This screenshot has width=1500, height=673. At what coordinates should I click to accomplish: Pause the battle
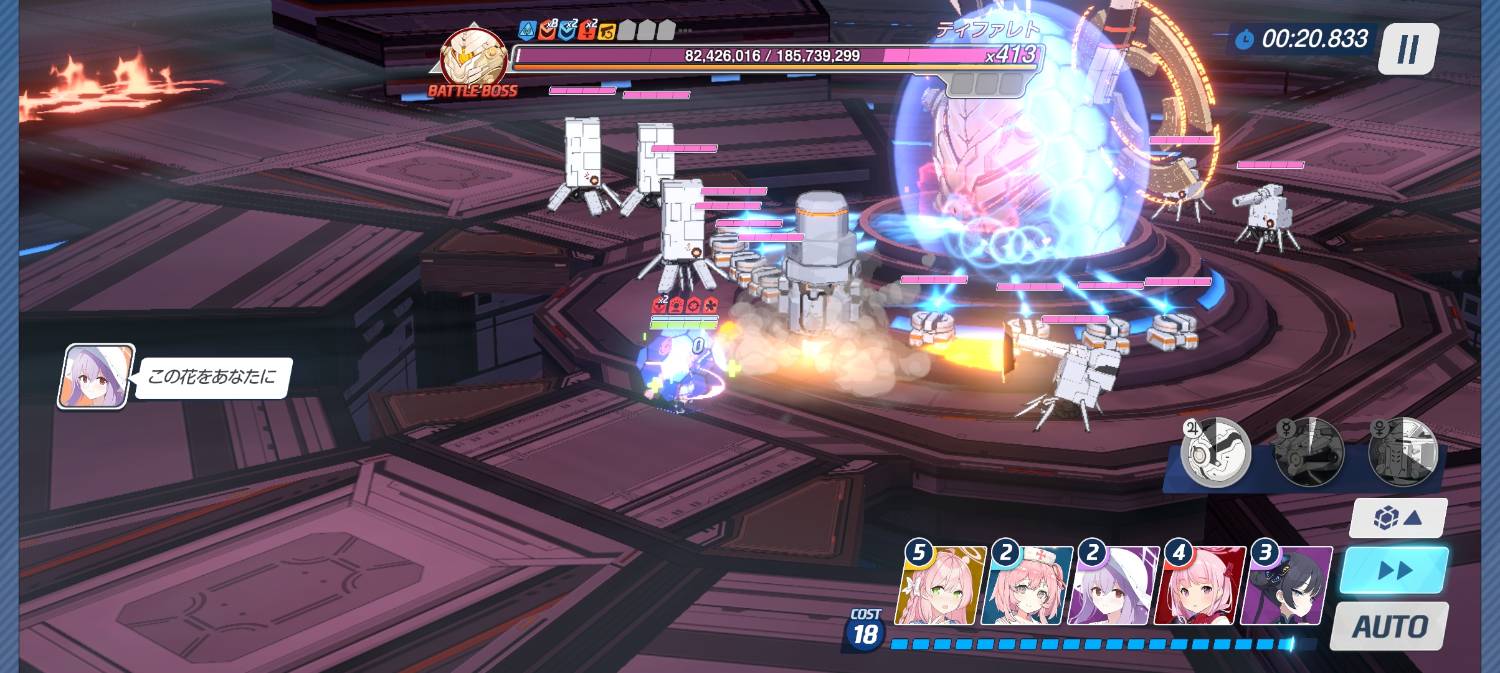[x=1408, y=49]
